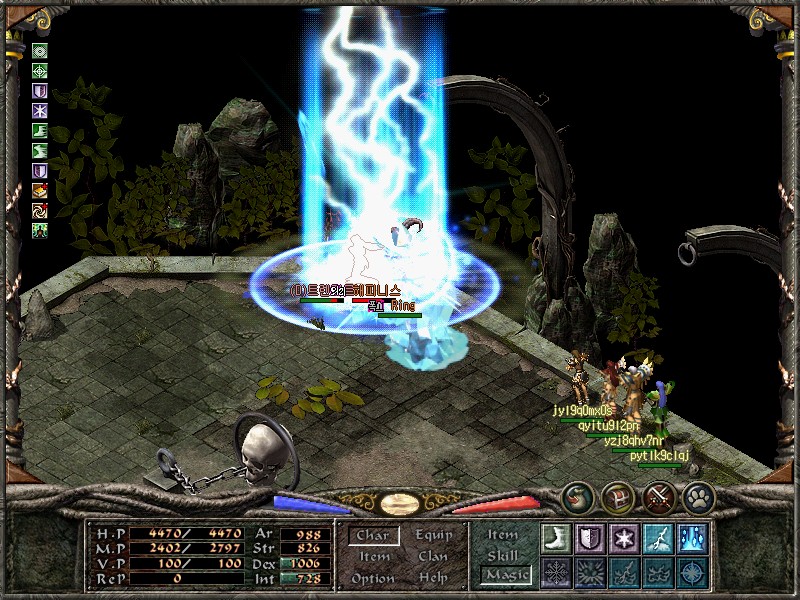Open the Option menu
Viewport: 800px width, 600px height.
coord(372,579)
